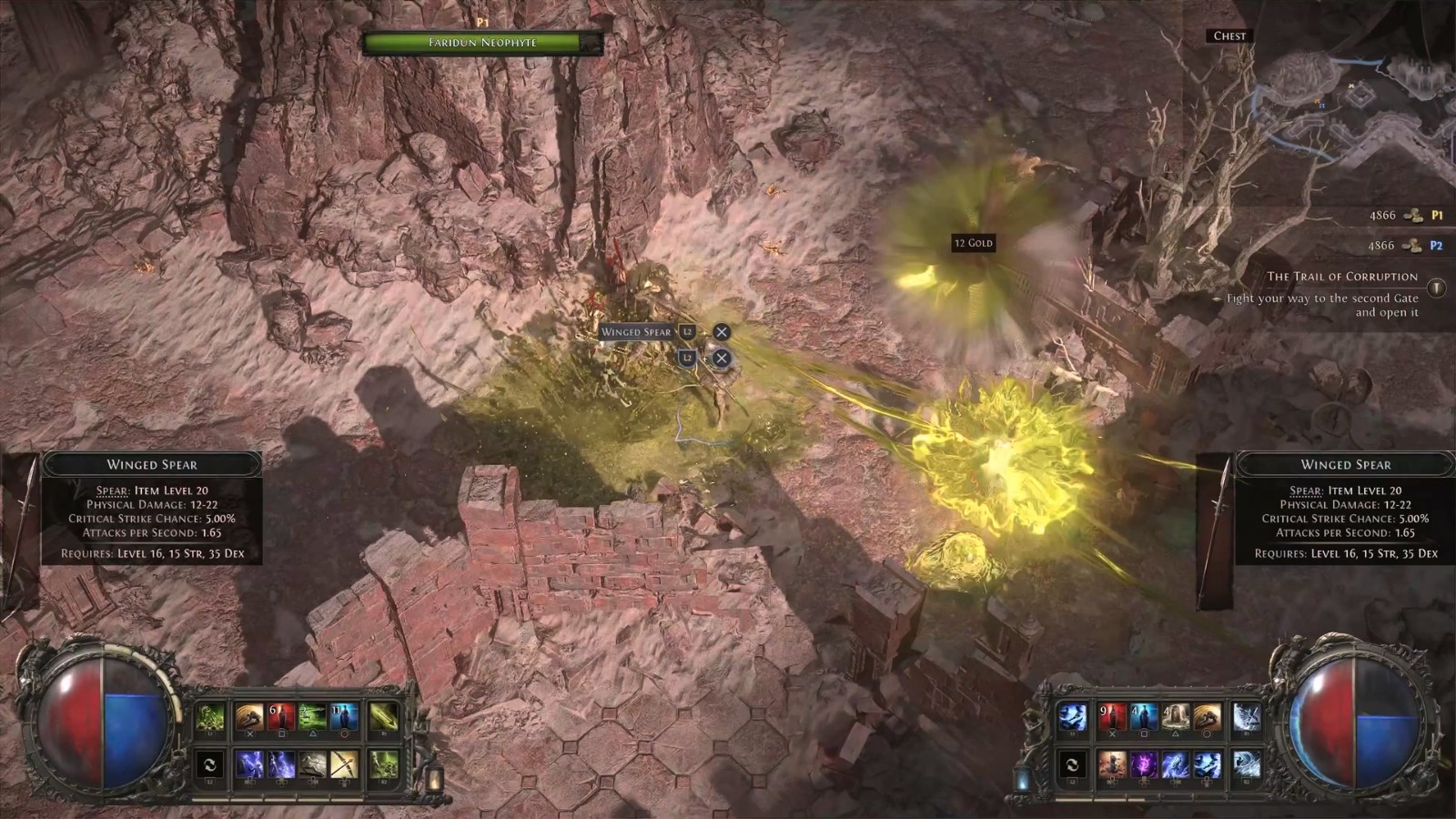Screen dimensions: 1456x819
Task: Click the round quest marker icon
Action: [x=1436, y=288]
